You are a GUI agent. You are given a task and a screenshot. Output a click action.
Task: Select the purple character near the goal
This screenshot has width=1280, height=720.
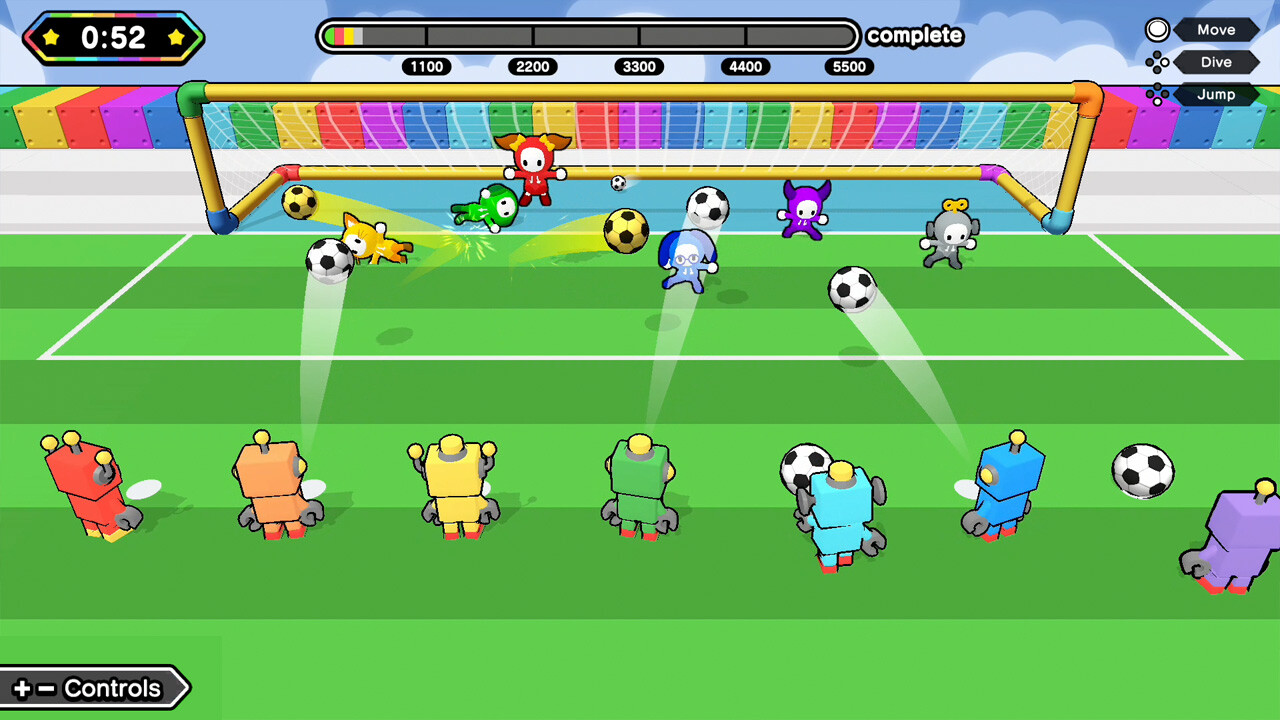[x=802, y=211]
